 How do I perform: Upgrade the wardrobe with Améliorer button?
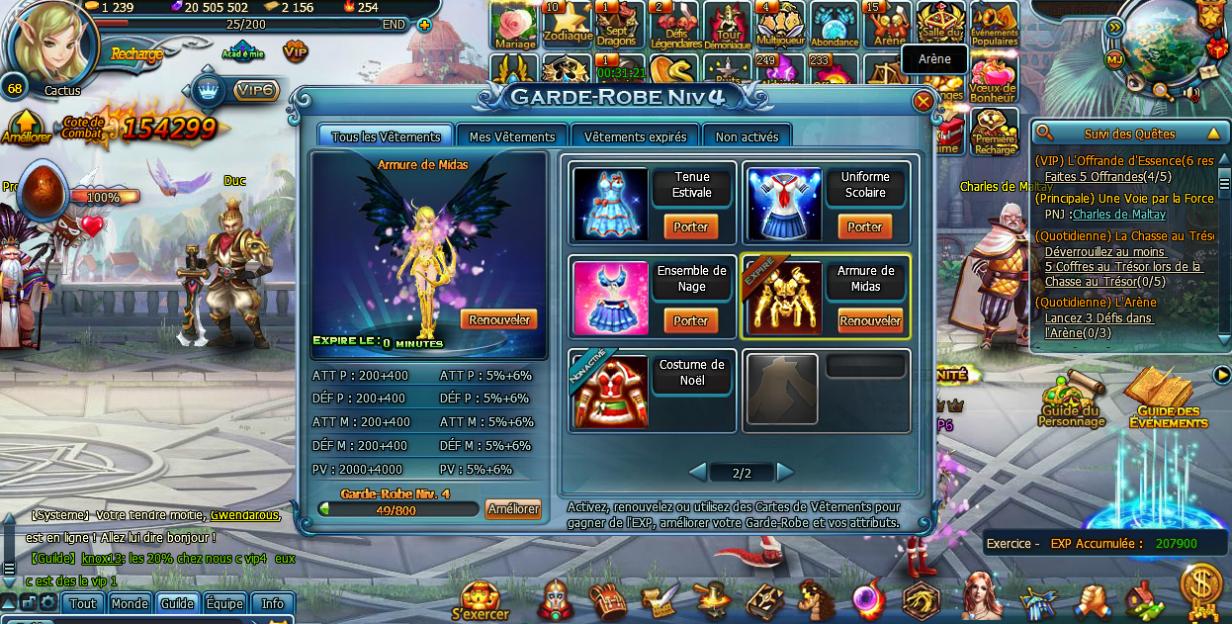[513, 509]
